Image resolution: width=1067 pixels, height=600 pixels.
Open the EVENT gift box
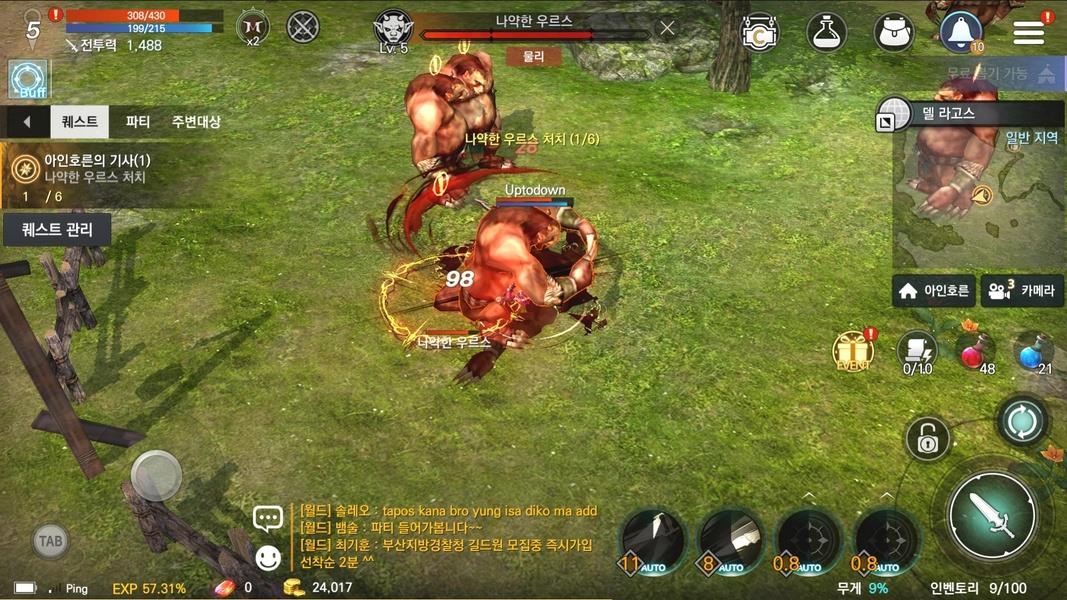853,351
